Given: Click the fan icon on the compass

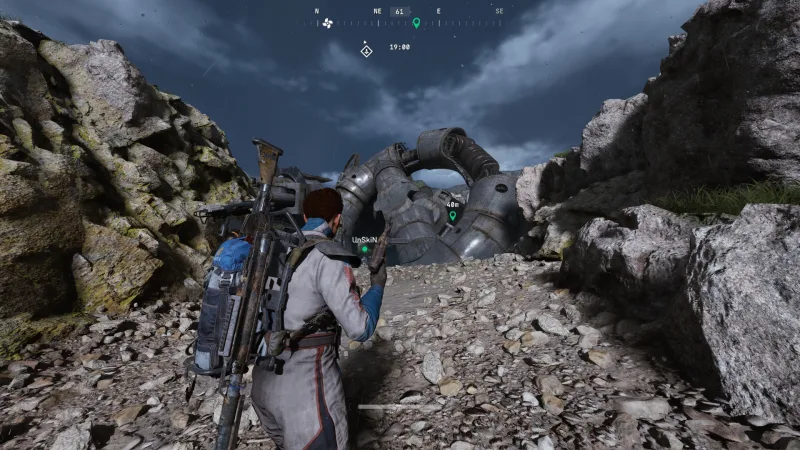Looking at the screenshot, I should pos(327,23).
